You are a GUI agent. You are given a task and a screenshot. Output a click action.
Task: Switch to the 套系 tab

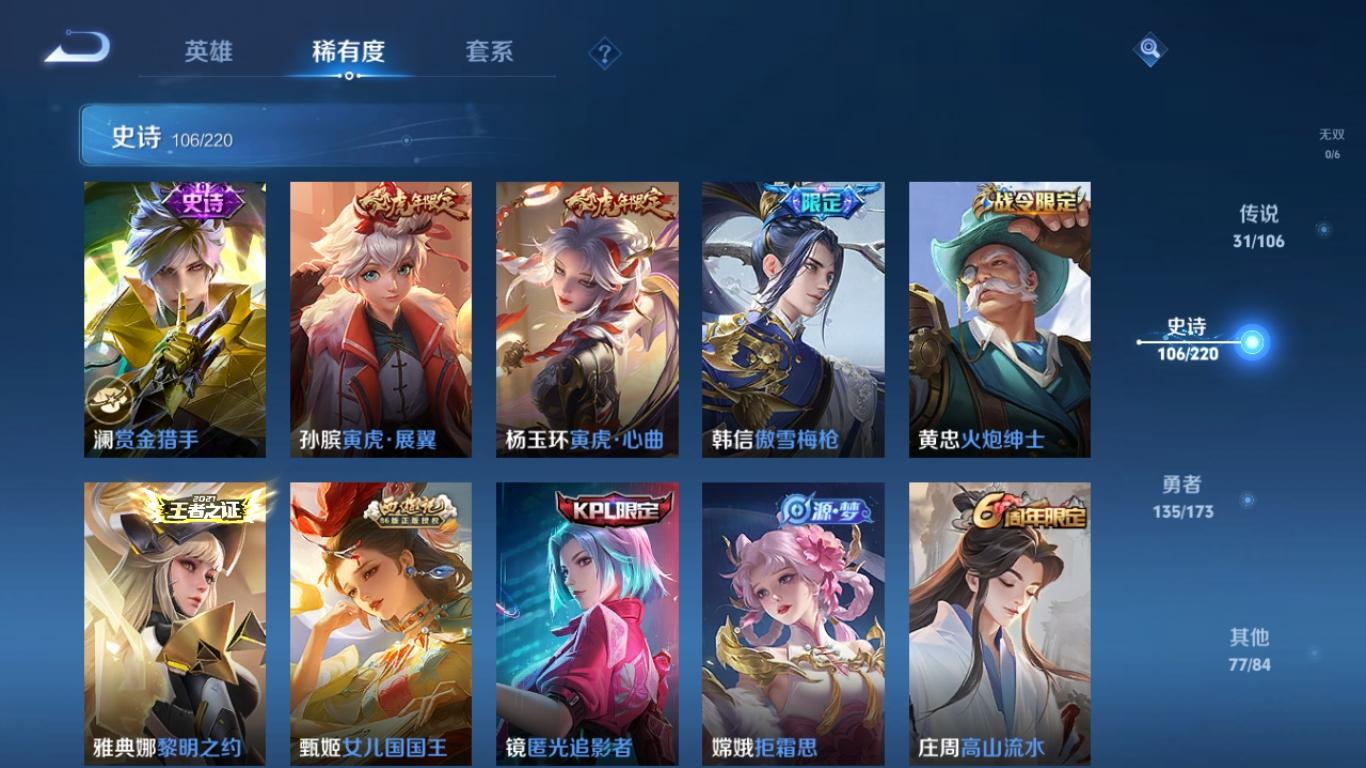[x=487, y=53]
